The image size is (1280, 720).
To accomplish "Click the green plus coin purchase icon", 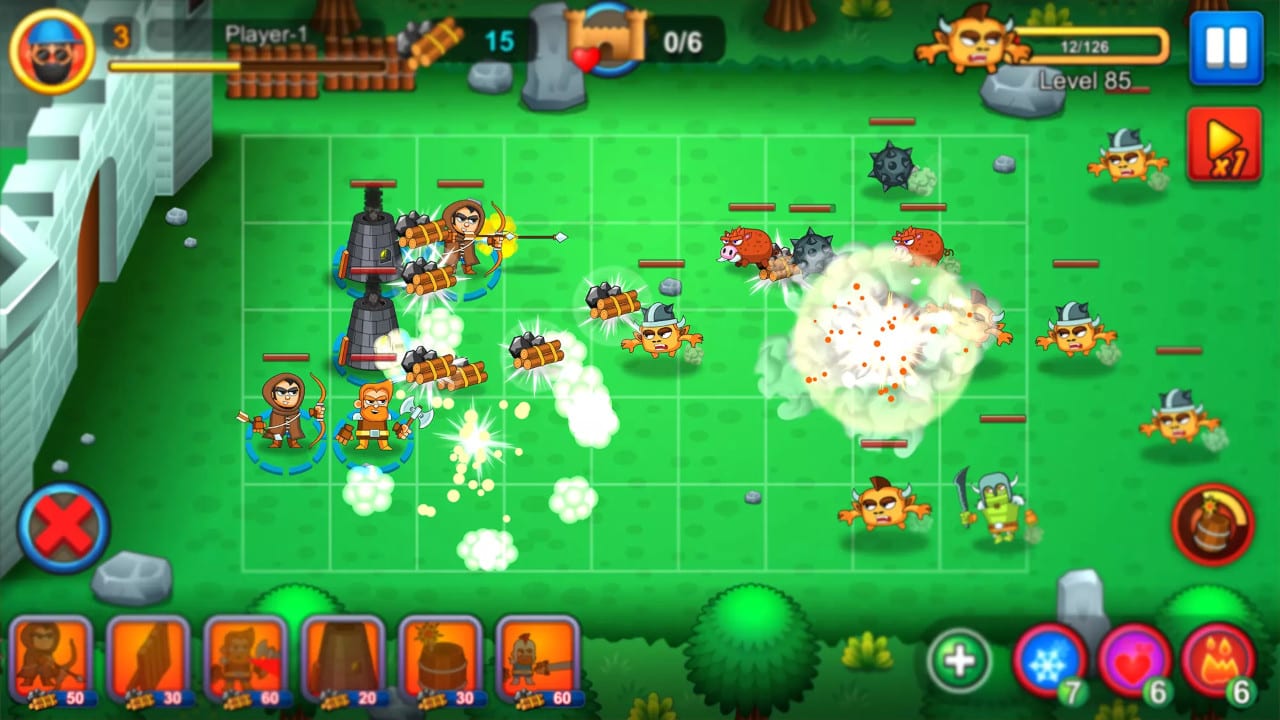I will [x=958, y=658].
